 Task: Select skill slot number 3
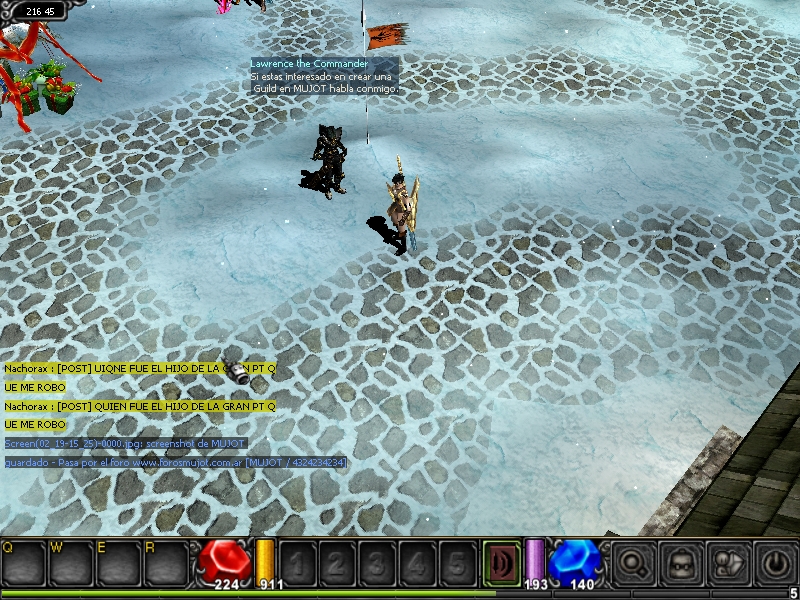(x=376, y=562)
